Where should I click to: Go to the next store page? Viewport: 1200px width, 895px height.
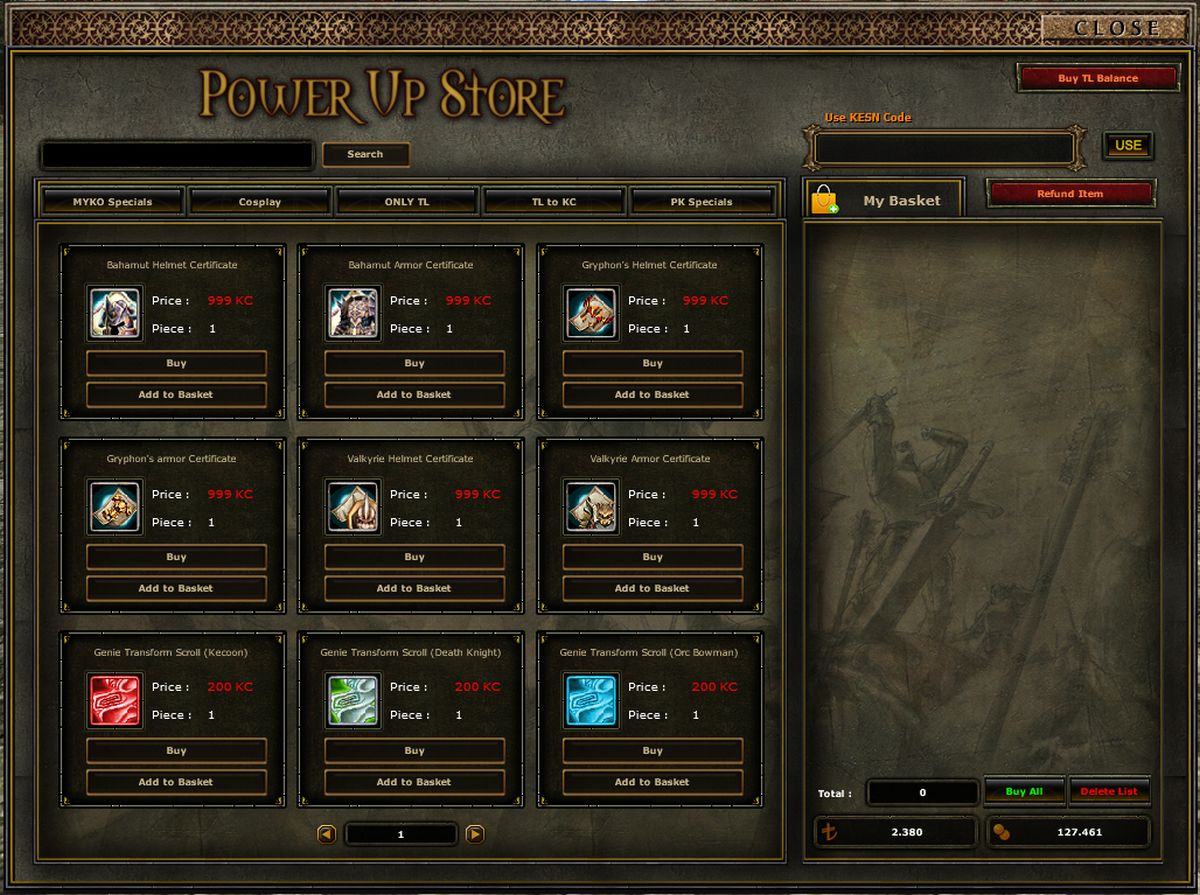pyautogui.click(x=475, y=834)
